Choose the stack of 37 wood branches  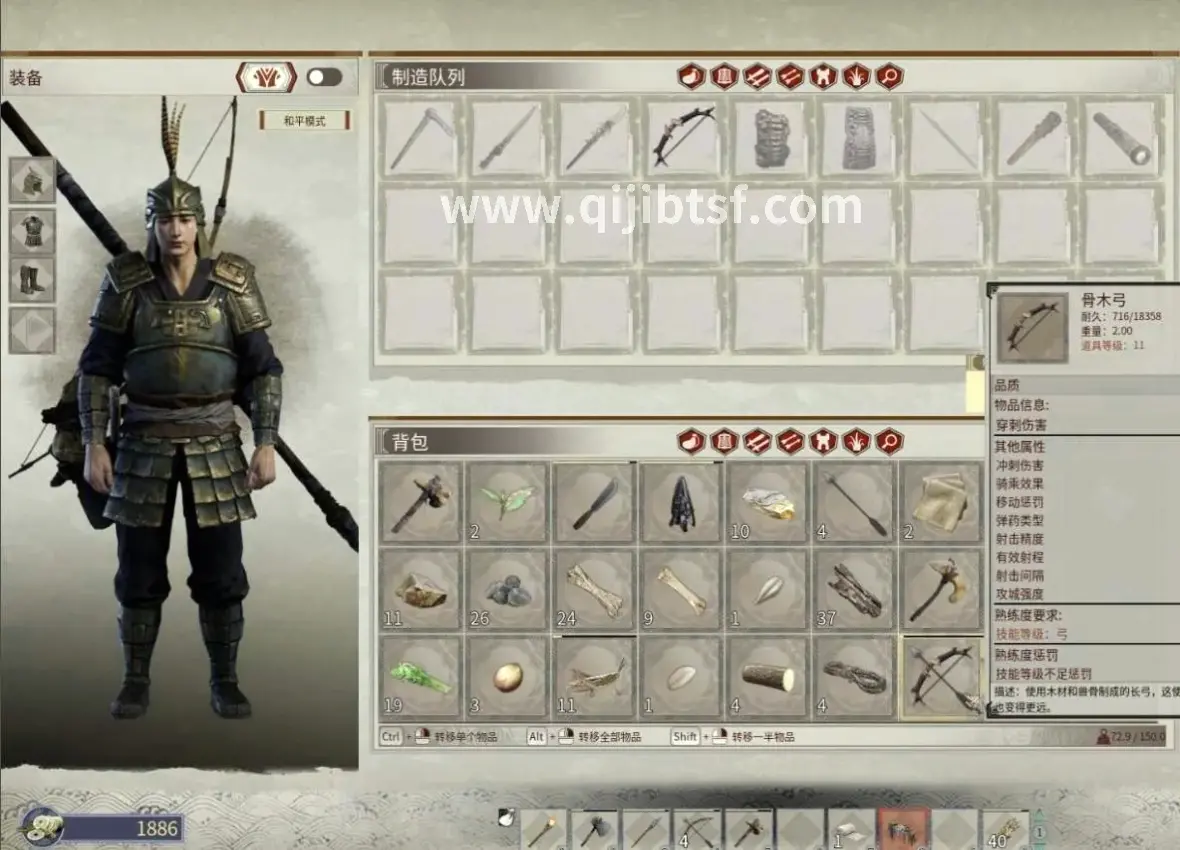(x=855, y=590)
